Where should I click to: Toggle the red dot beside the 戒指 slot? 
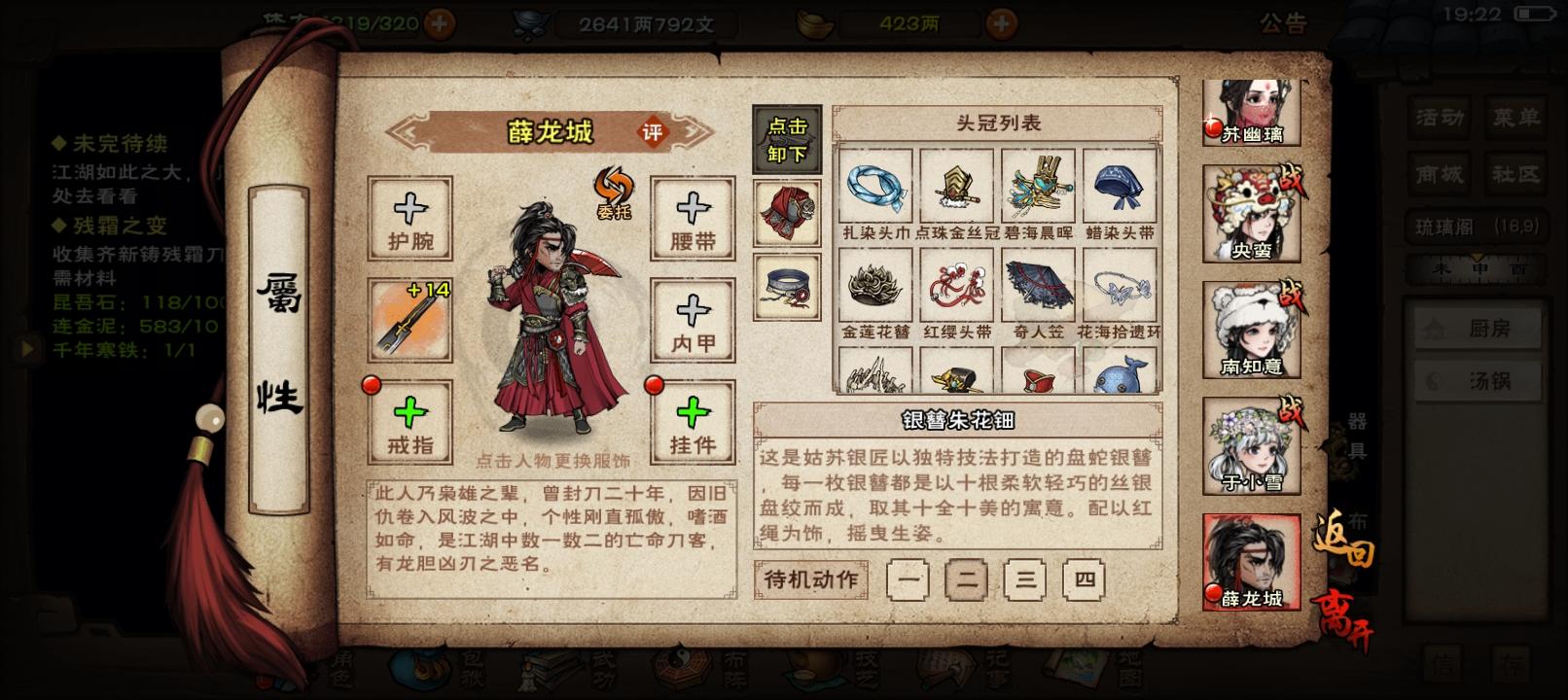click(x=372, y=388)
